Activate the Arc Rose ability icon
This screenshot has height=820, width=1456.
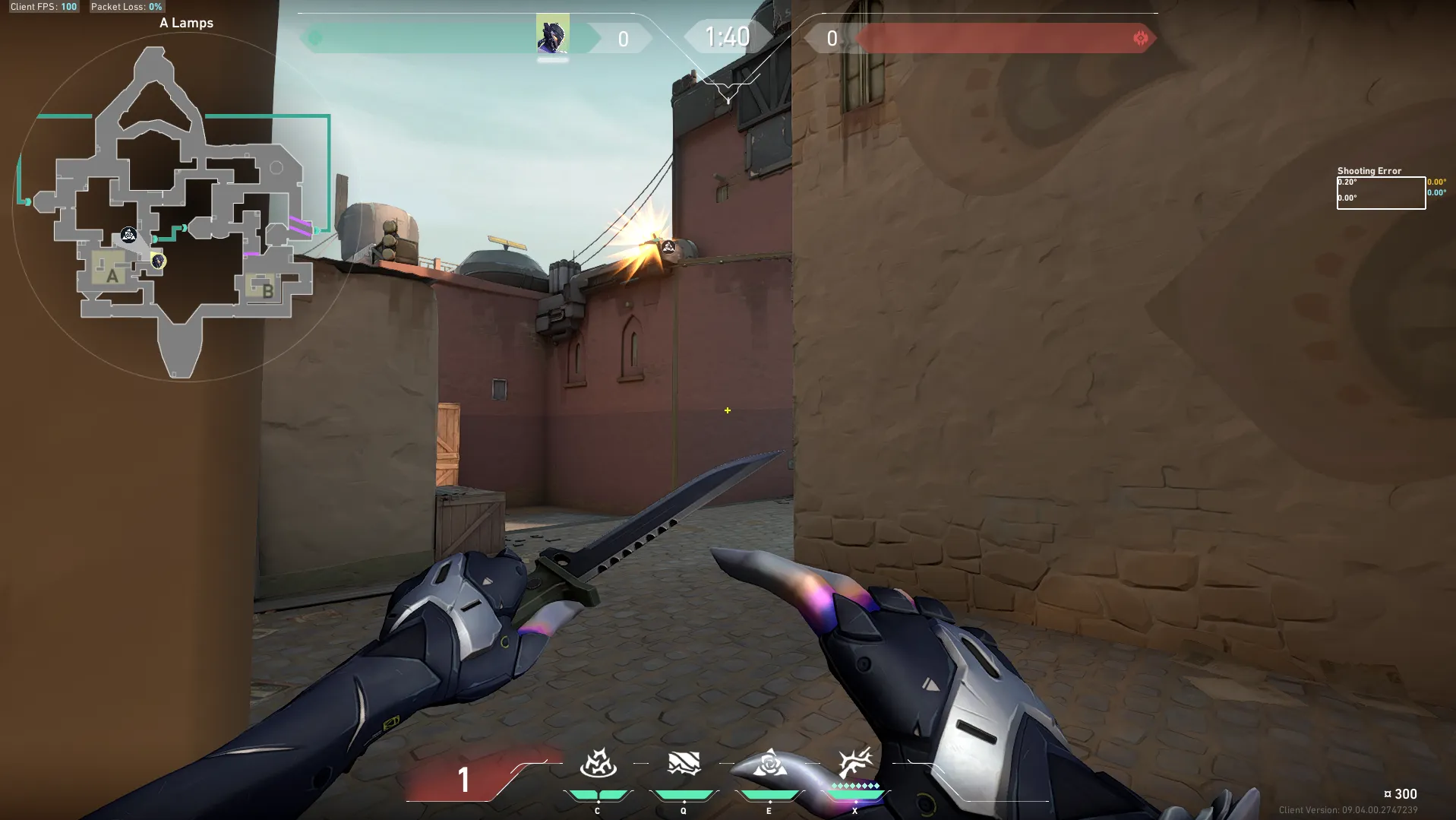point(769,763)
